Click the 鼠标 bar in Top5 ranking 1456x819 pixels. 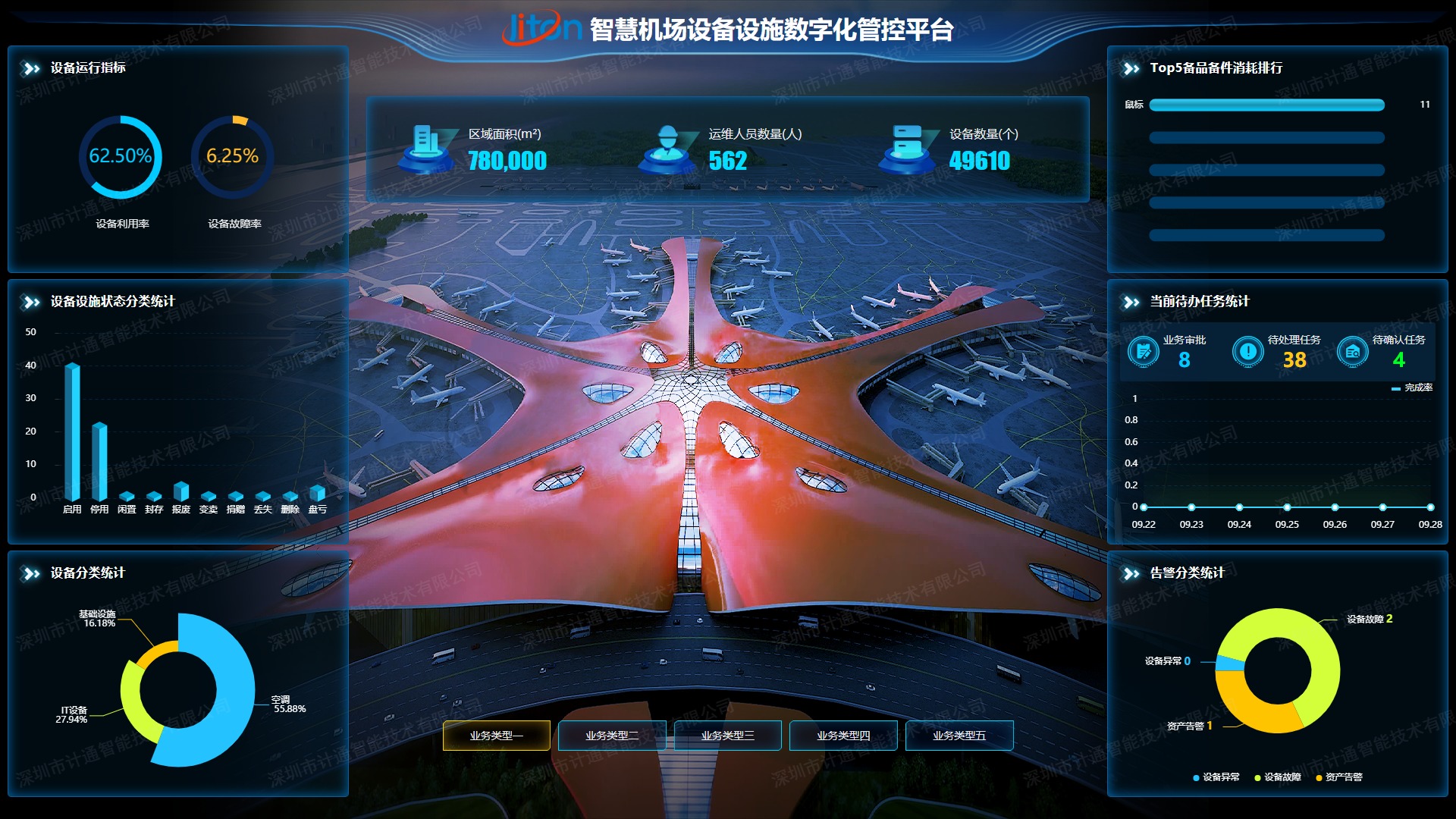click(x=1266, y=105)
